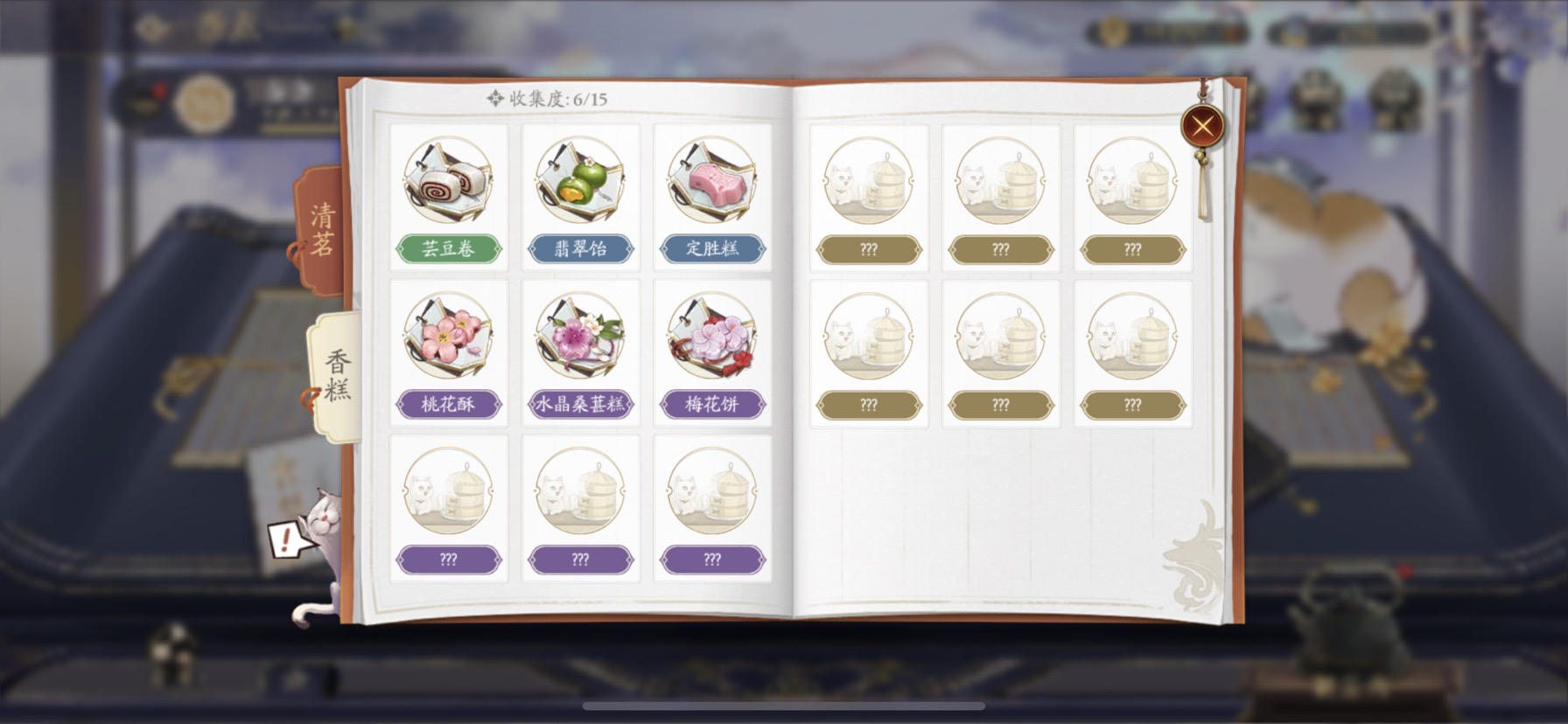Click the locked cat icon in bottom-left slot
Screen dimensions: 1568x724
tap(449, 494)
